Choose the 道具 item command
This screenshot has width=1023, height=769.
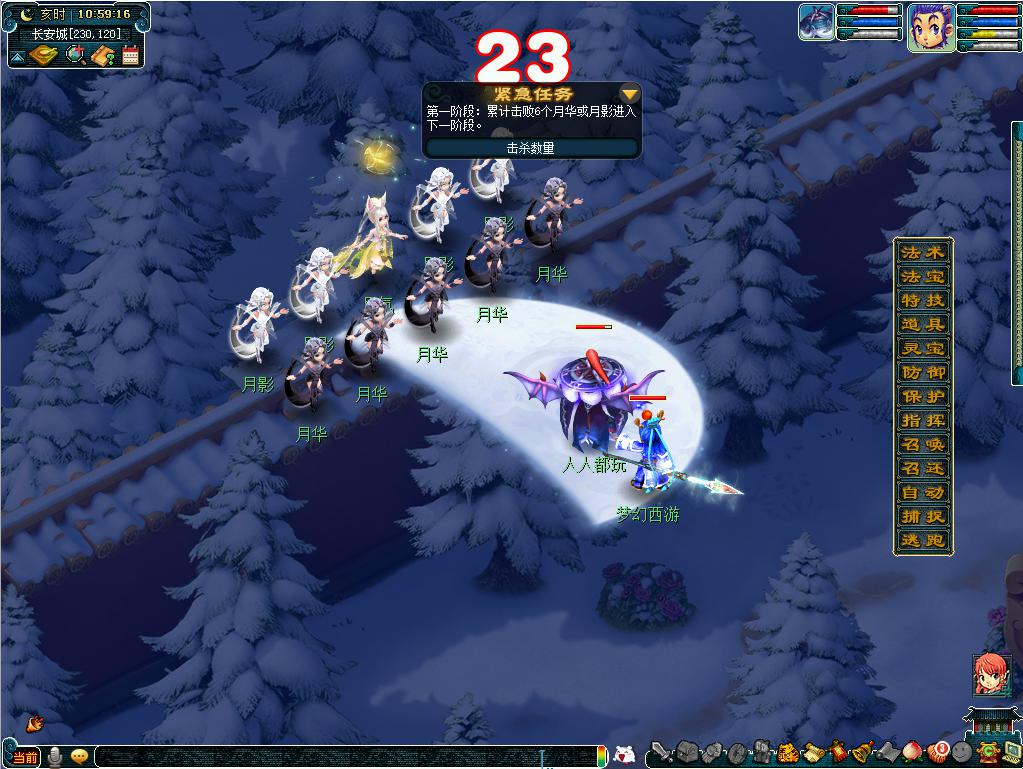point(922,325)
